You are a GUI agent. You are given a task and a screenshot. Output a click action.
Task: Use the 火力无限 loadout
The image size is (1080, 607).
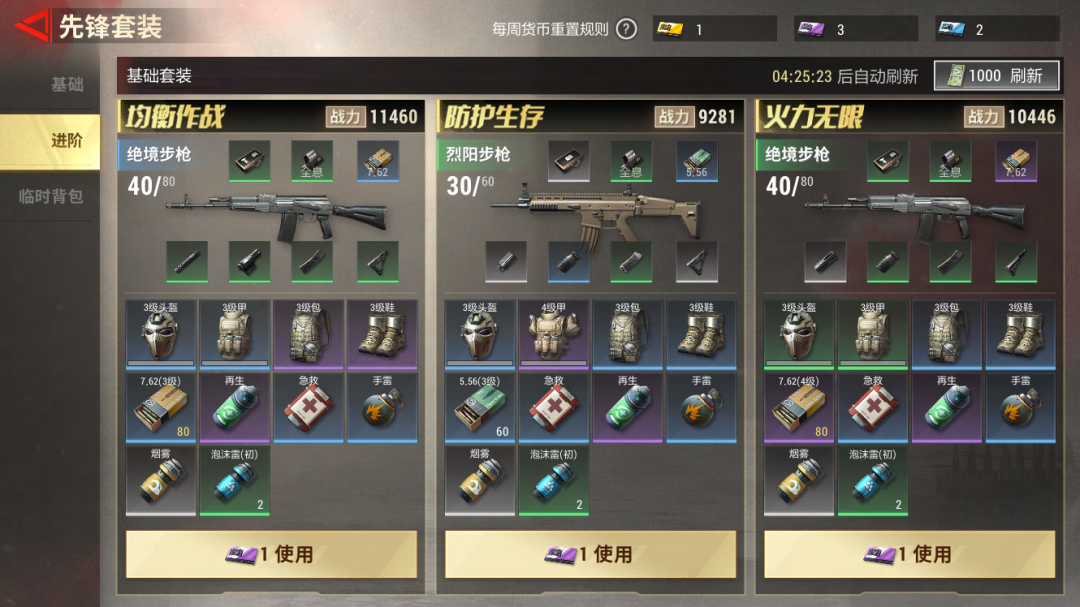coord(909,553)
